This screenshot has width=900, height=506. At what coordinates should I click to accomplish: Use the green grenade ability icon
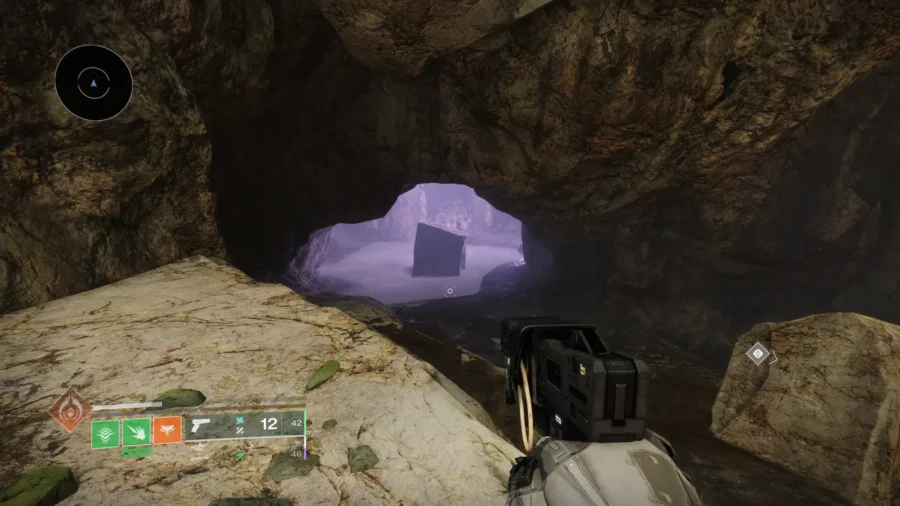pyautogui.click(x=136, y=432)
